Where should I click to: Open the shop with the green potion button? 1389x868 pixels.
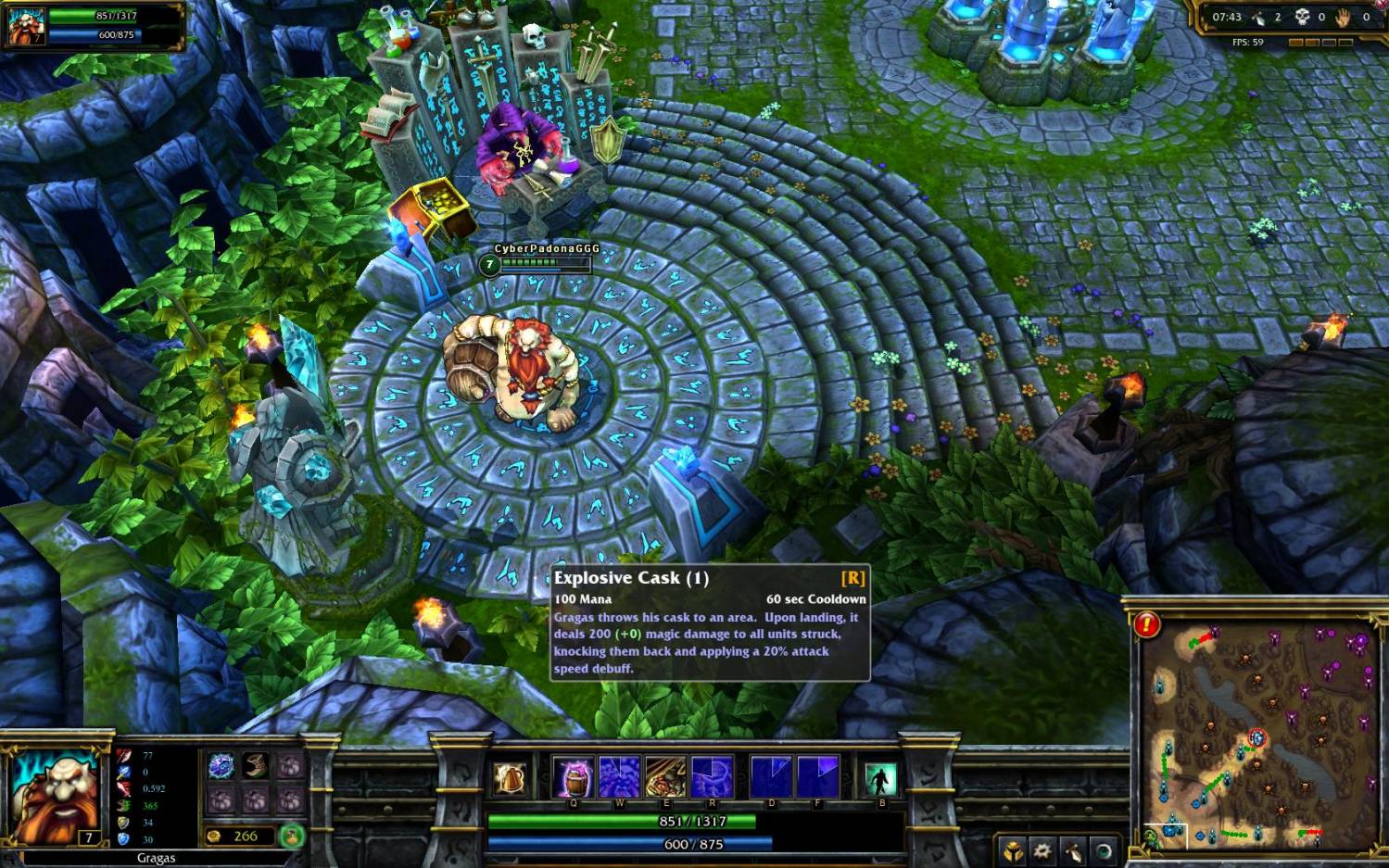pyautogui.click(x=292, y=837)
